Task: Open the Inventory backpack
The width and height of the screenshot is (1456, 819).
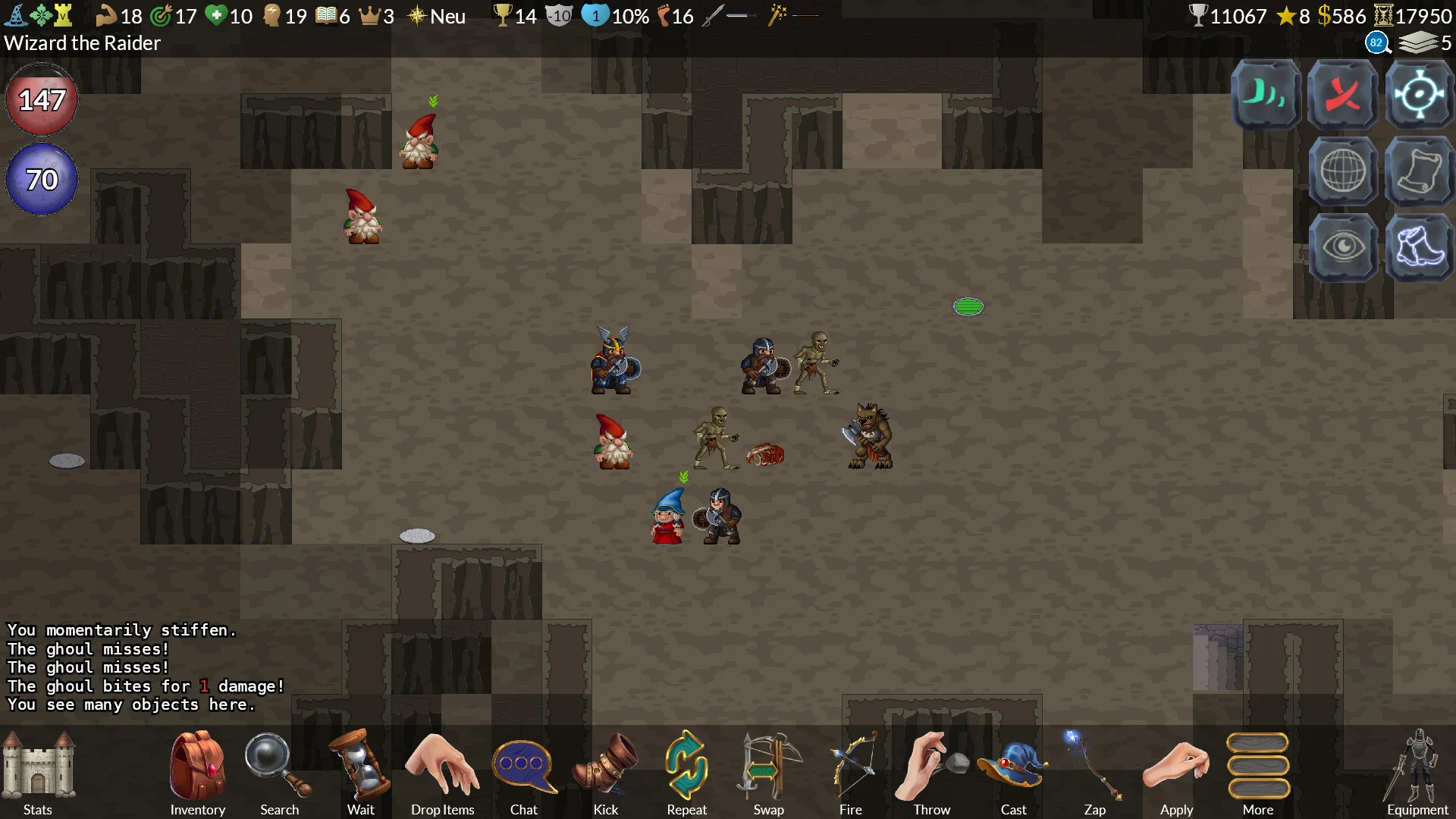Action: (197, 767)
